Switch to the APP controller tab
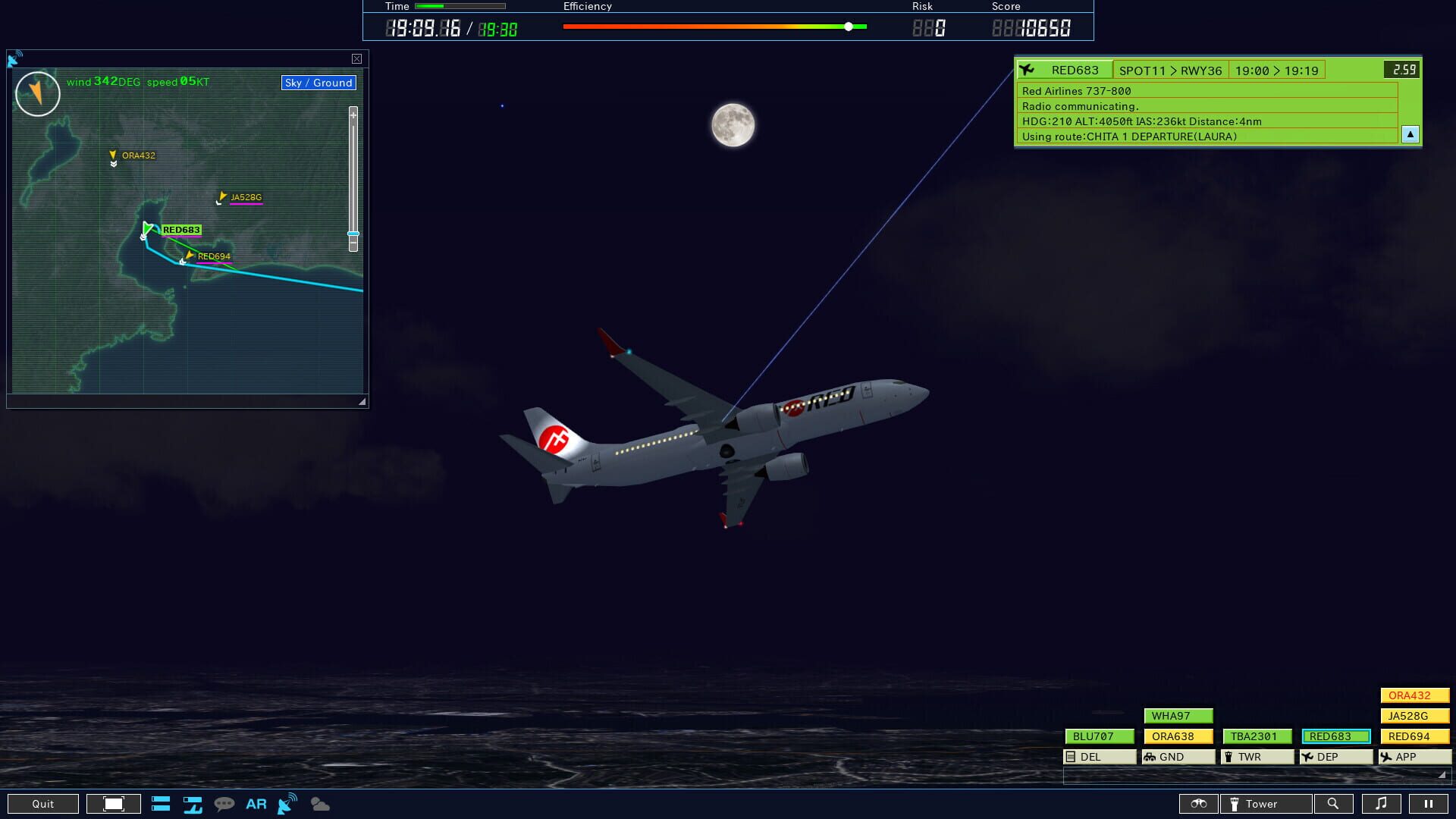Screen dimensions: 1456x819 point(1414,756)
